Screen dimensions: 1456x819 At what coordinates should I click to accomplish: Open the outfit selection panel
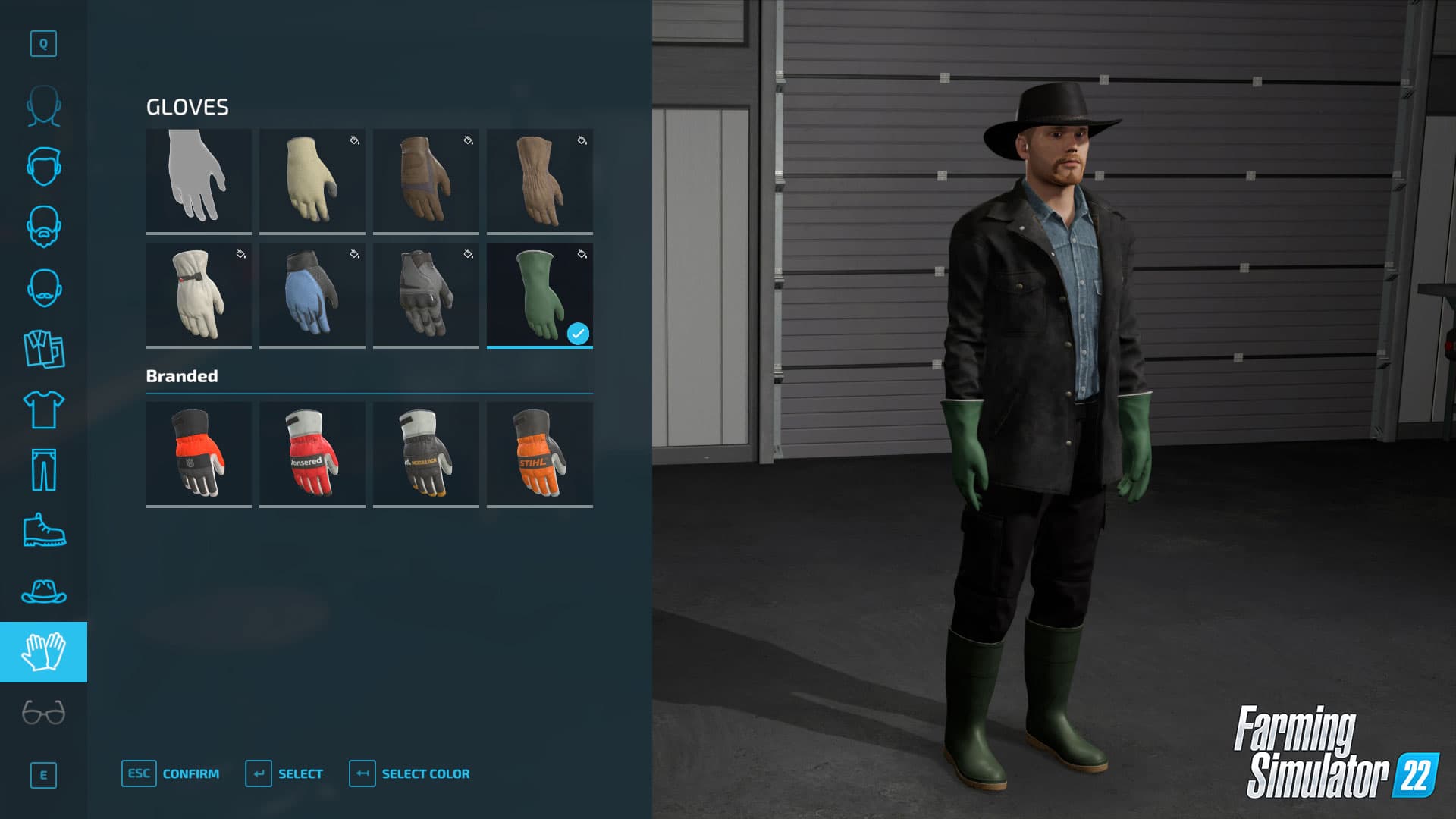[44, 349]
